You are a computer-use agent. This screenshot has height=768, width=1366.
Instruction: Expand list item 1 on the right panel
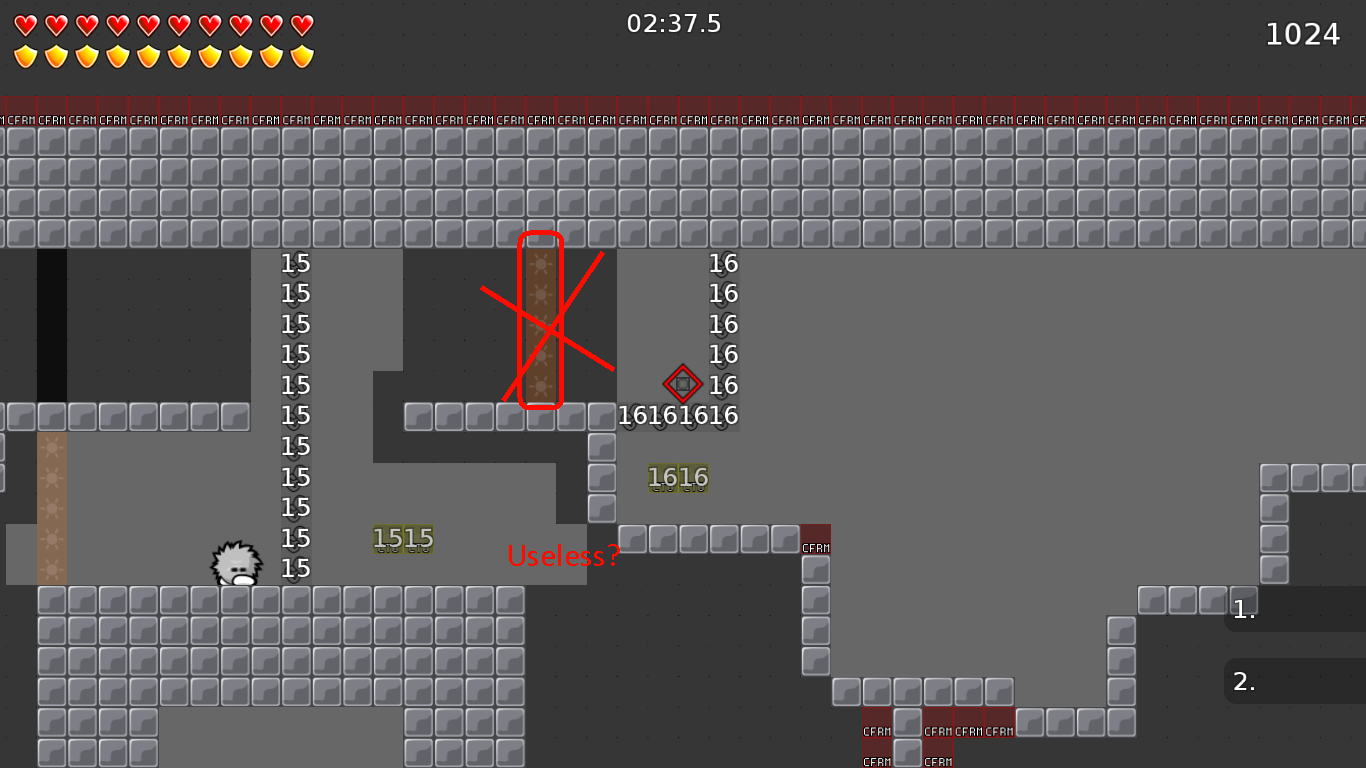tap(1243, 610)
